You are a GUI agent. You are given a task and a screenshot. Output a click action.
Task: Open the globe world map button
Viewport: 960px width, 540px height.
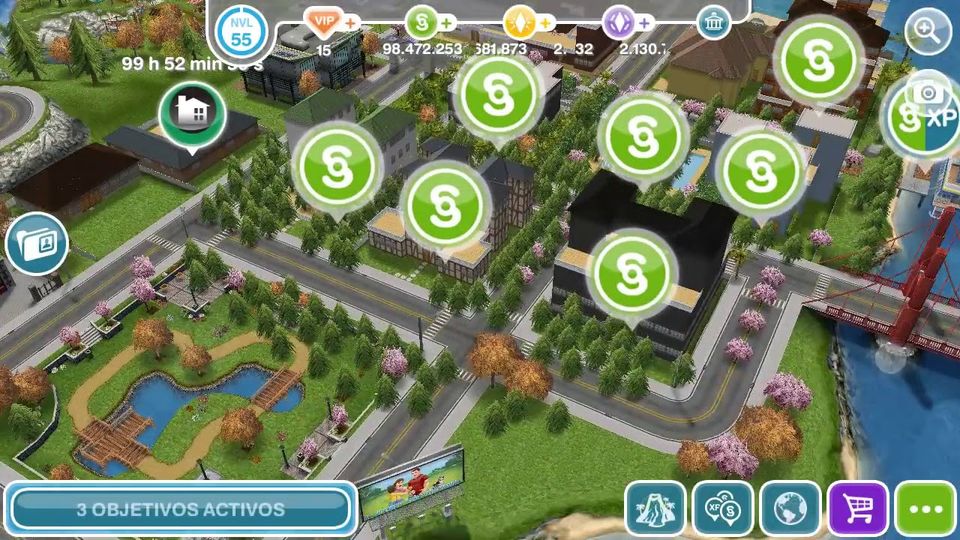(x=790, y=509)
